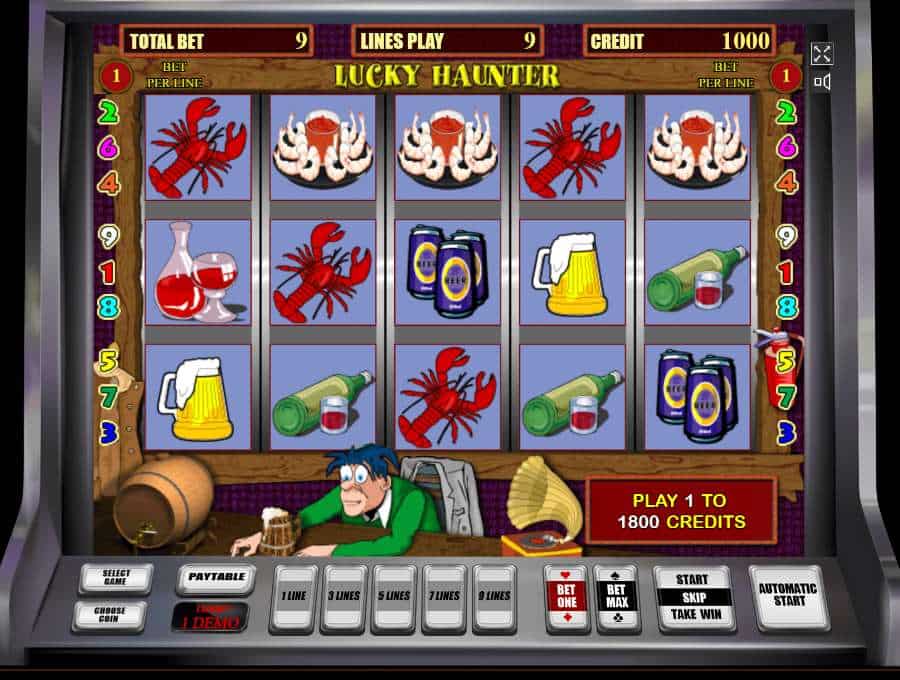Click the Bet One button
900x680 pixels.
coord(565,598)
